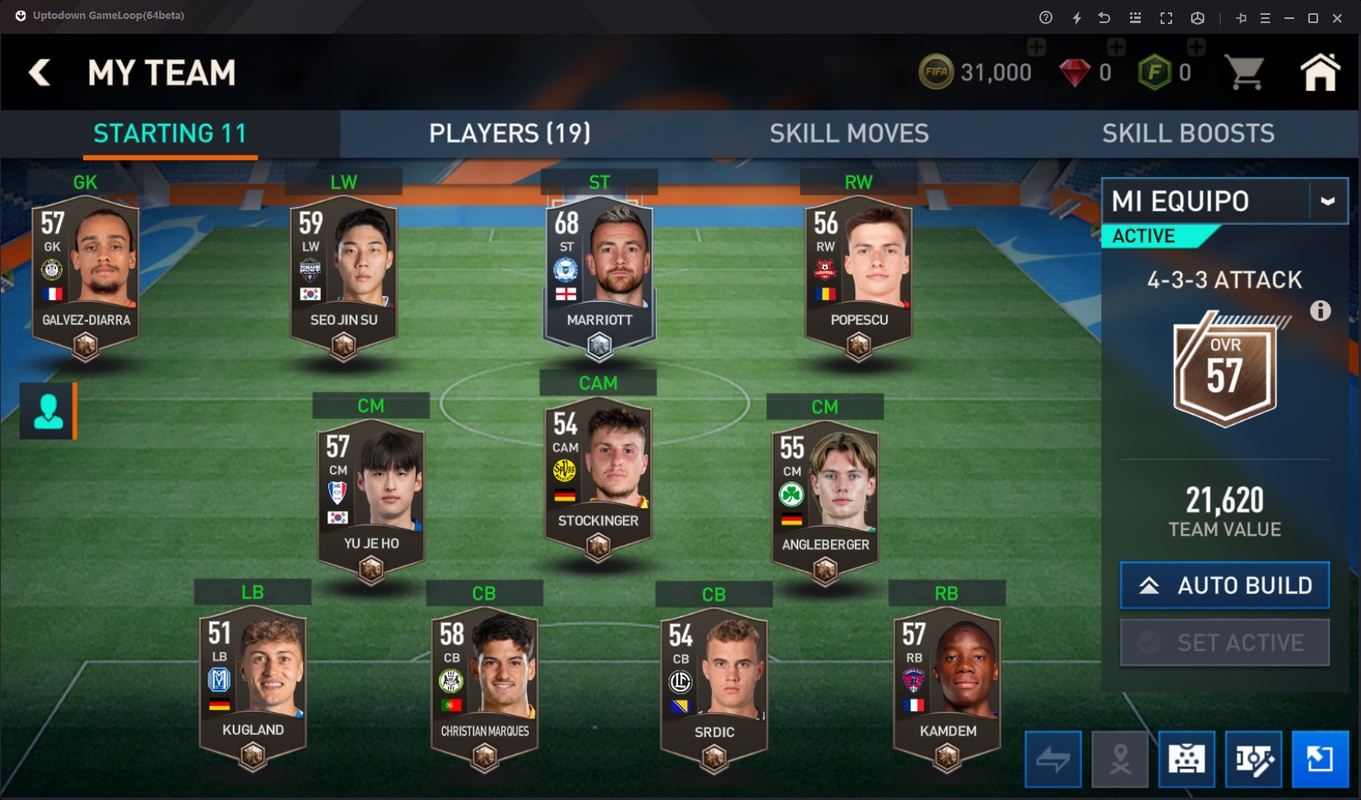Select the blue player silhouette icon on pitch
Image resolution: width=1361 pixels, height=800 pixels.
[46, 412]
